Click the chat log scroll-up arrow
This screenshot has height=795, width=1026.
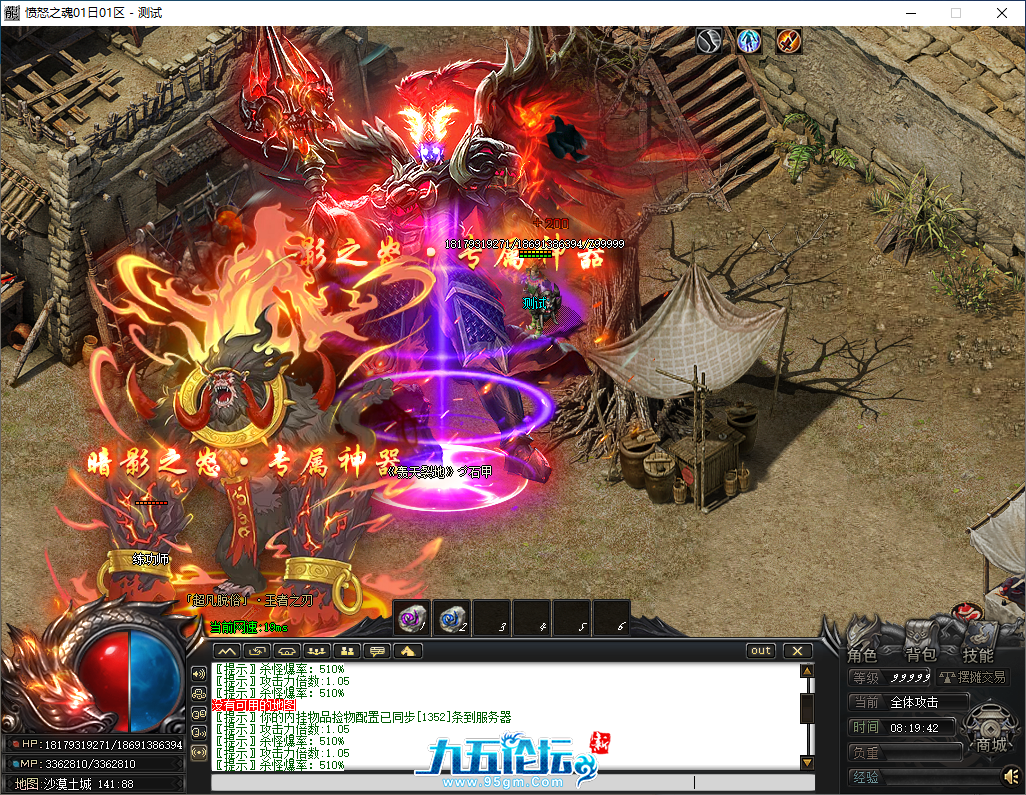[806, 671]
